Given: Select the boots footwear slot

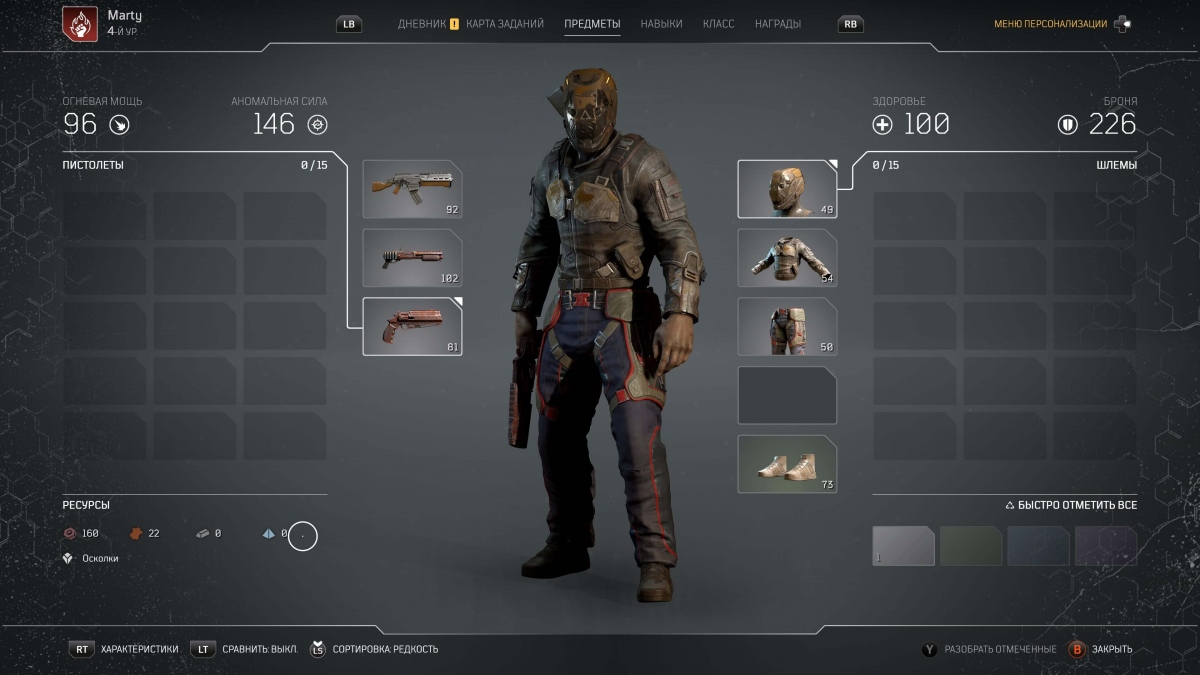Looking at the screenshot, I should (x=787, y=464).
